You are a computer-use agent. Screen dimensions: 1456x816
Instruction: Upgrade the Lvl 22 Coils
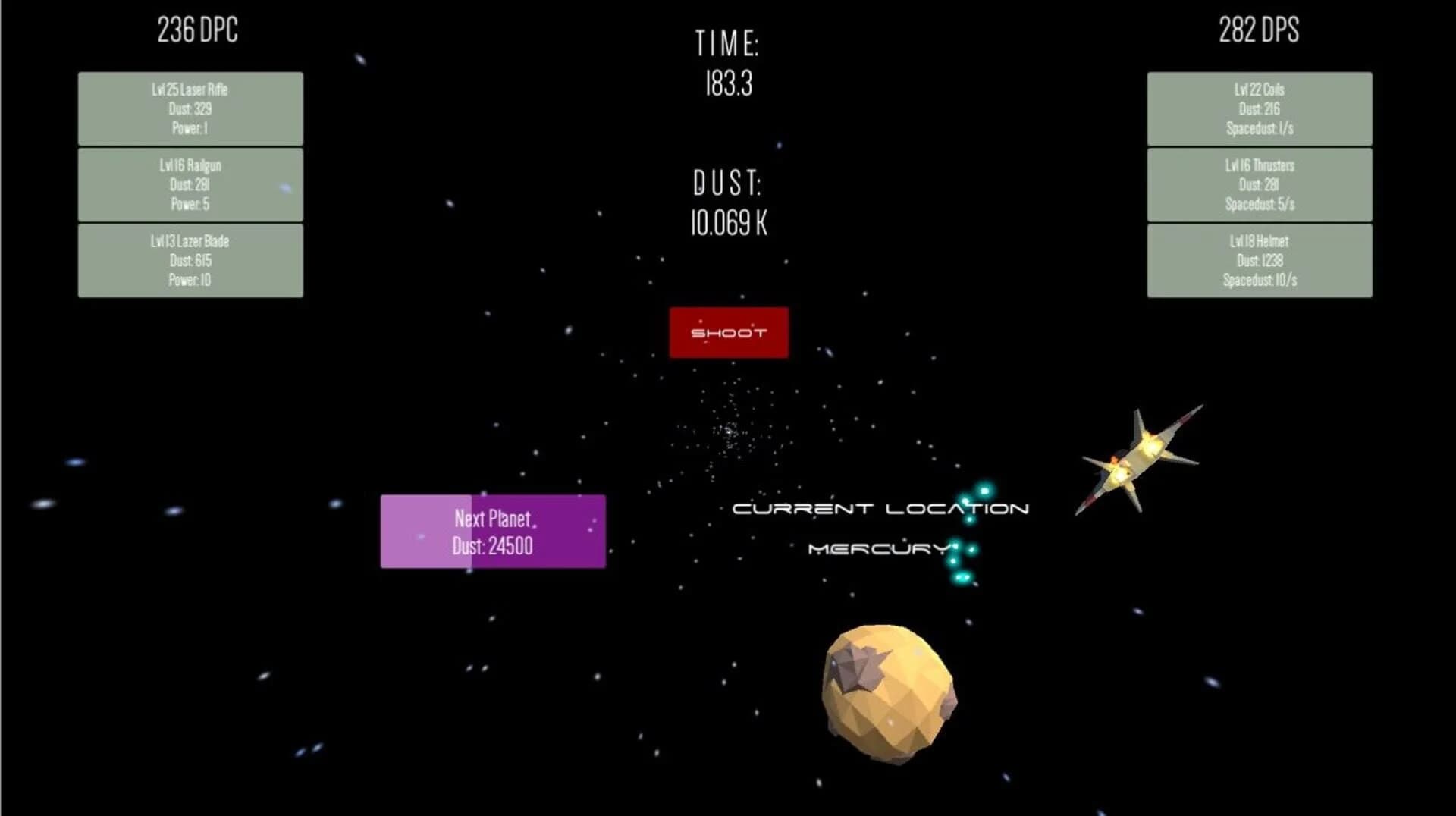(x=1259, y=108)
